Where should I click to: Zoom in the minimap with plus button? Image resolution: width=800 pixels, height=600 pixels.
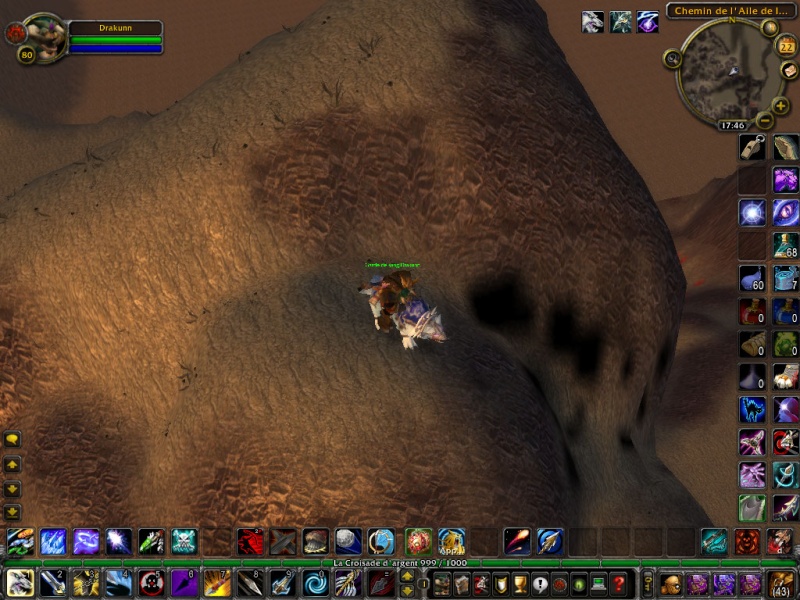pos(780,106)
